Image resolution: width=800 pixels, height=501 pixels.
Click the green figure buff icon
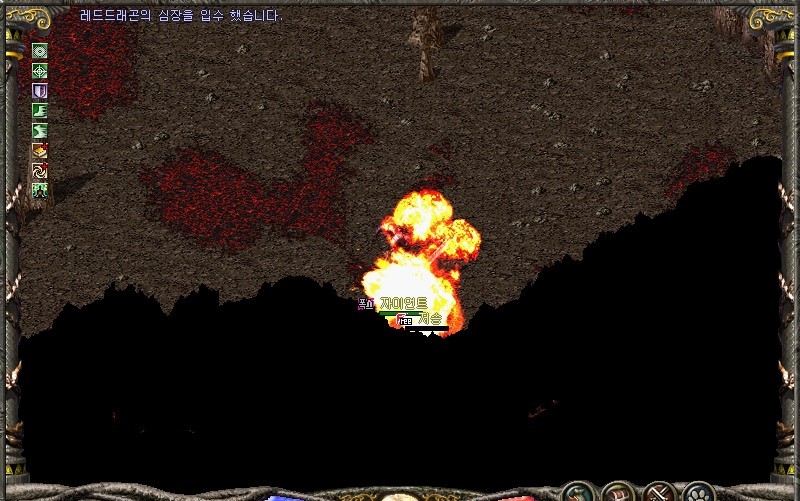pyautogui.click(x=40, y=190)
